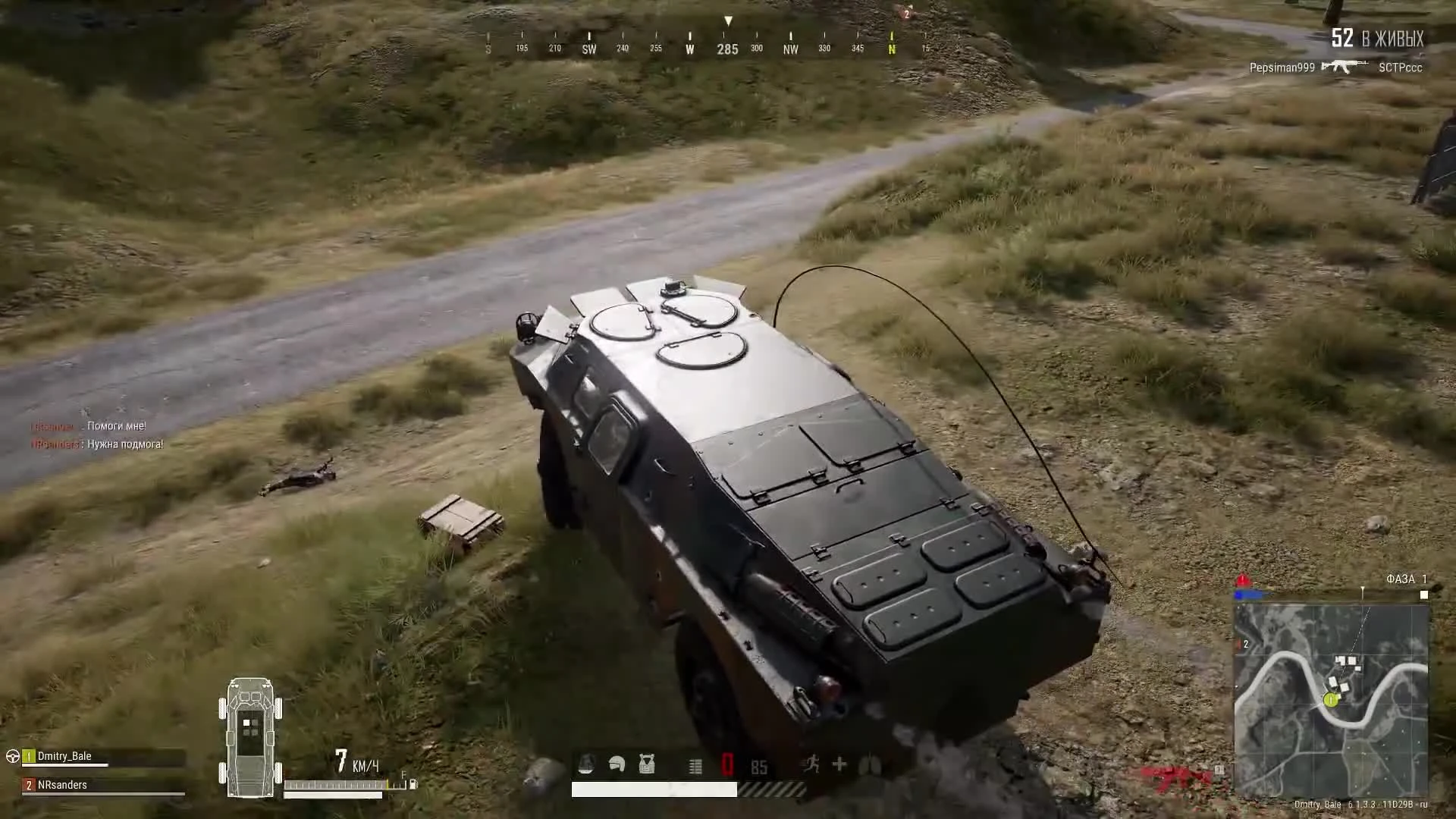Screen dimensions: 1456x819
Task: Click the body armor vest icon
Action: 646,765
